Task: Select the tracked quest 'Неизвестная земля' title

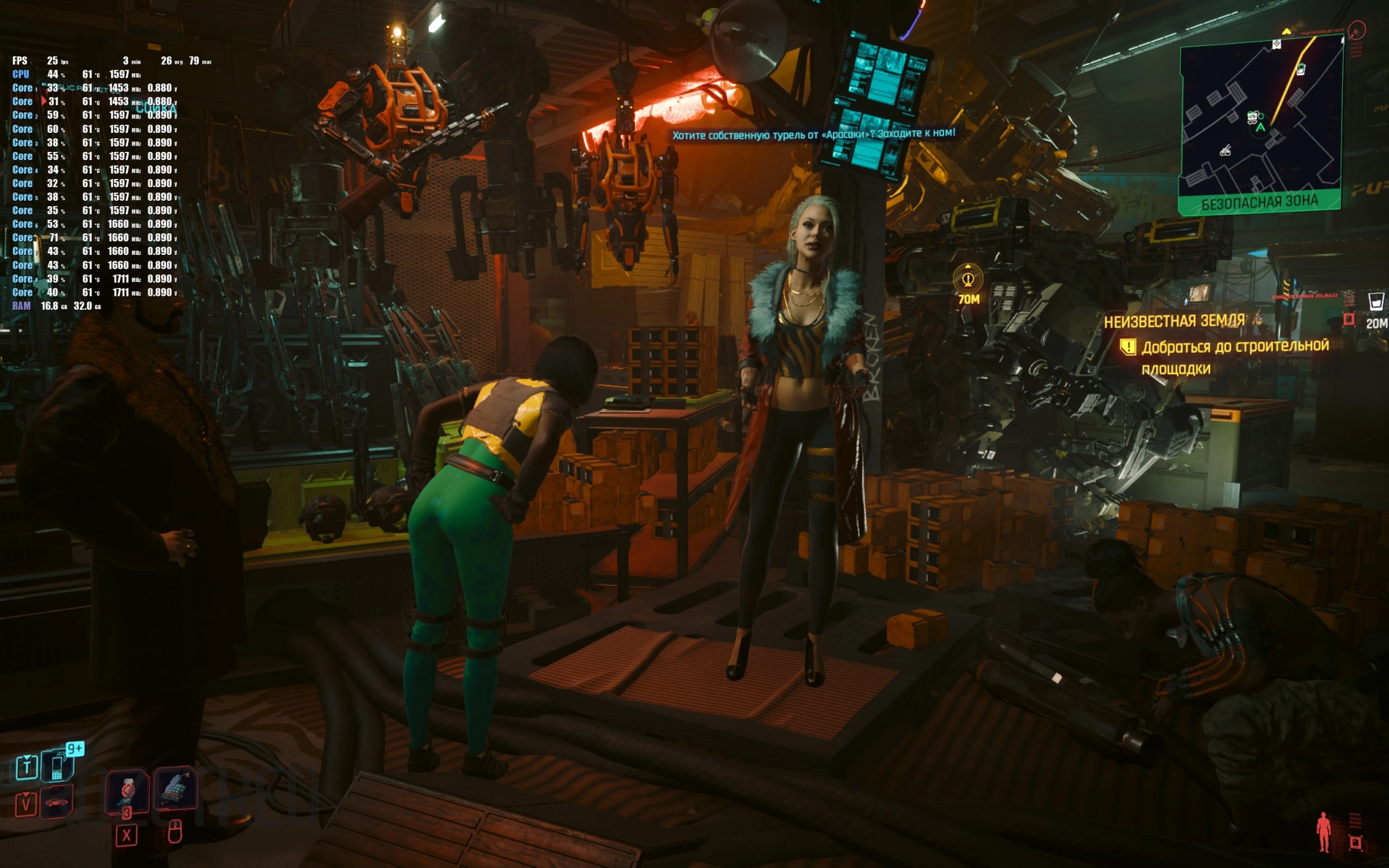Action: pos(1174,321)
